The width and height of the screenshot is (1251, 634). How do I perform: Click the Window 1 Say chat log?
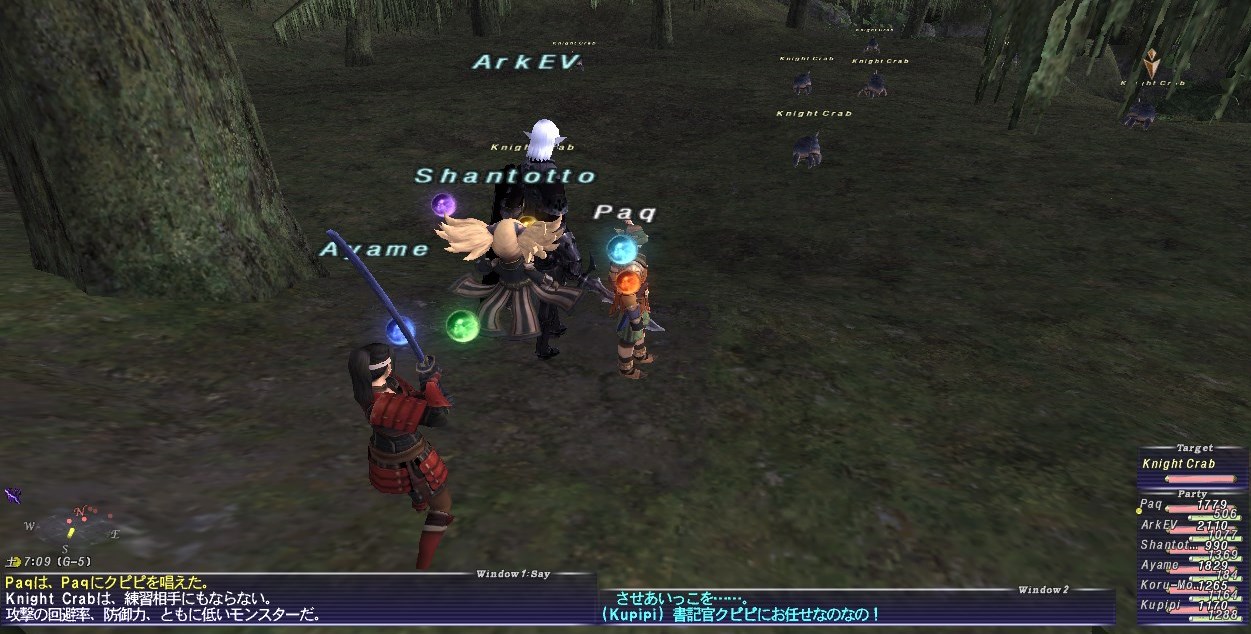[x=290, y=598]
